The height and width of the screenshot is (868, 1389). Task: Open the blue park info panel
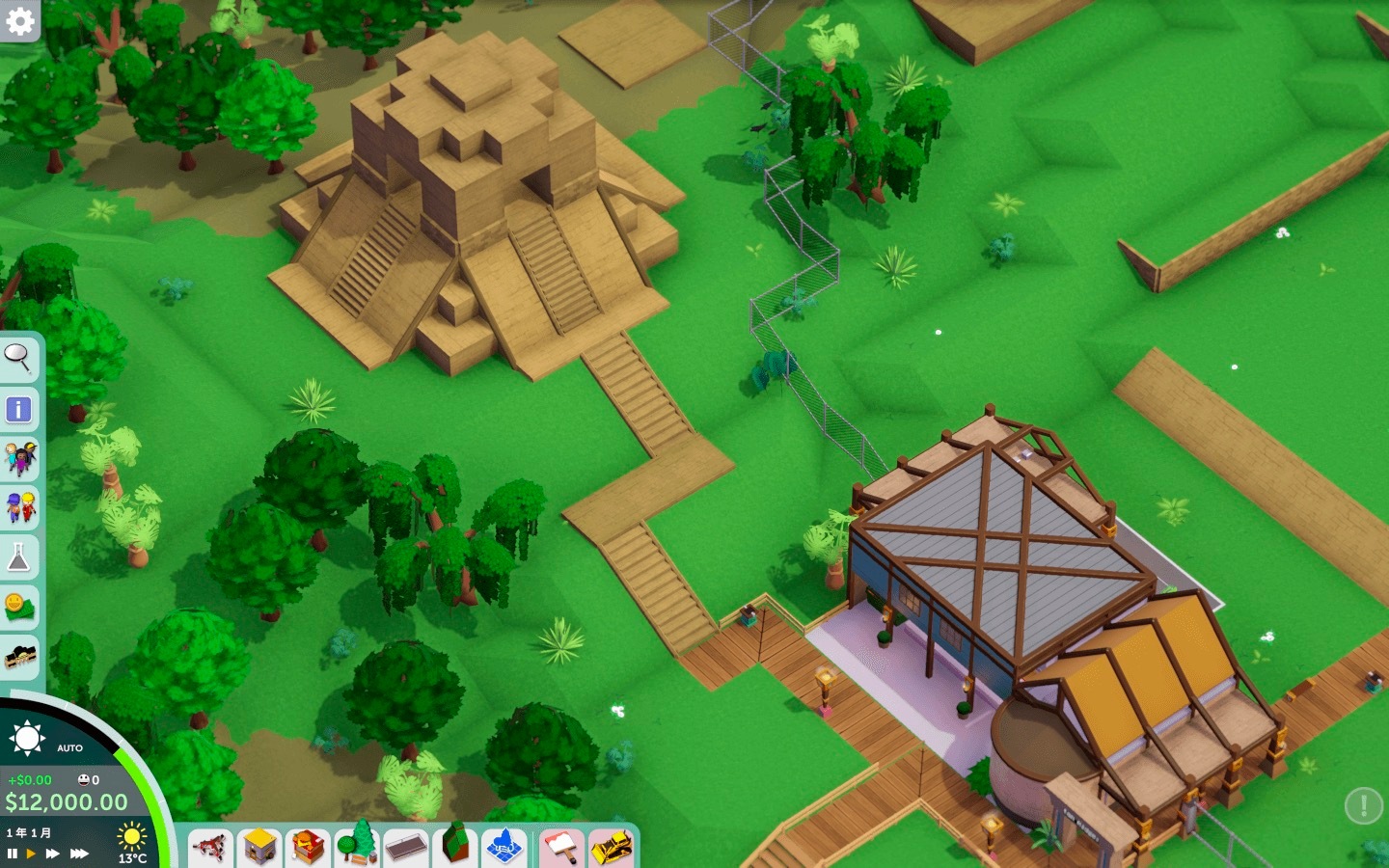(18, 409)
